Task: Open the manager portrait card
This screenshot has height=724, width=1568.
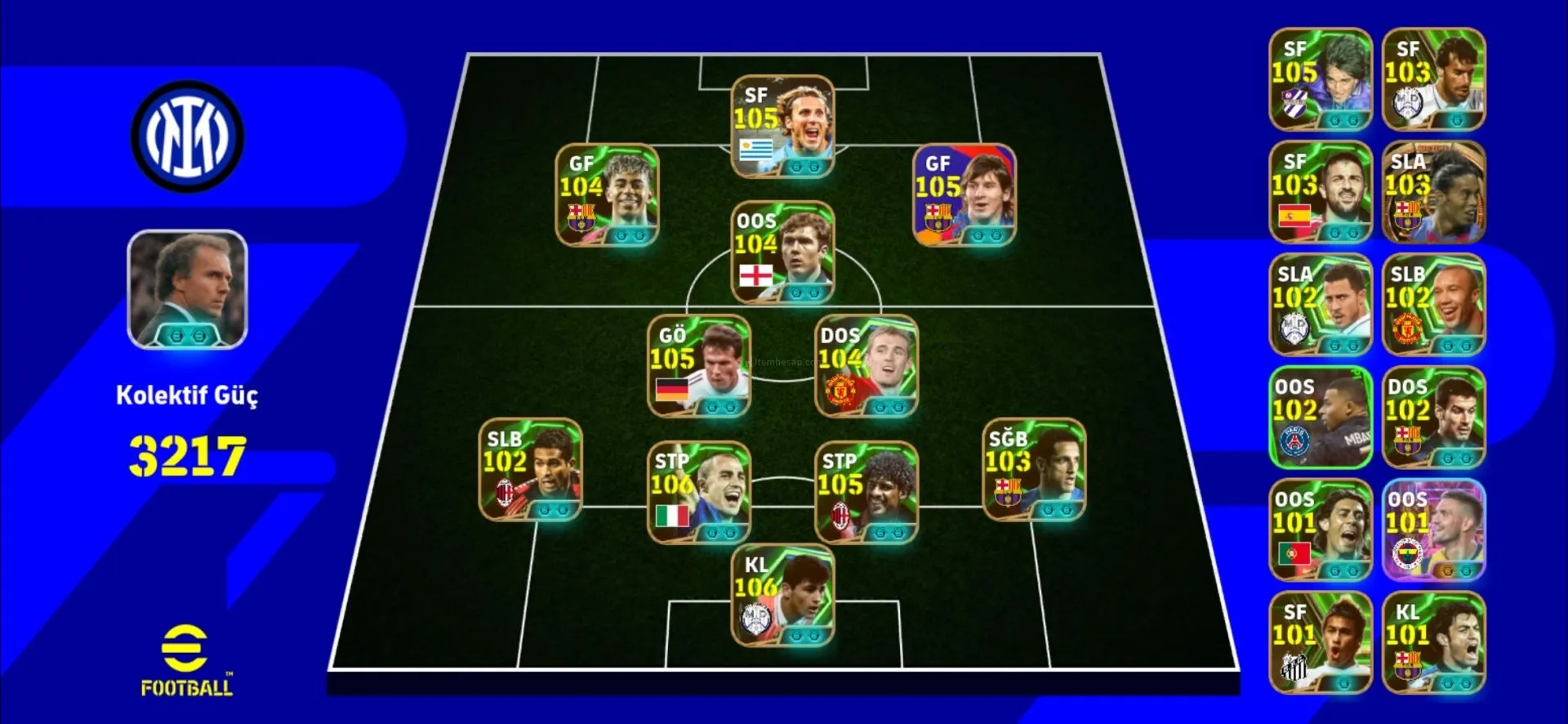Action: [x=187, y=289]
